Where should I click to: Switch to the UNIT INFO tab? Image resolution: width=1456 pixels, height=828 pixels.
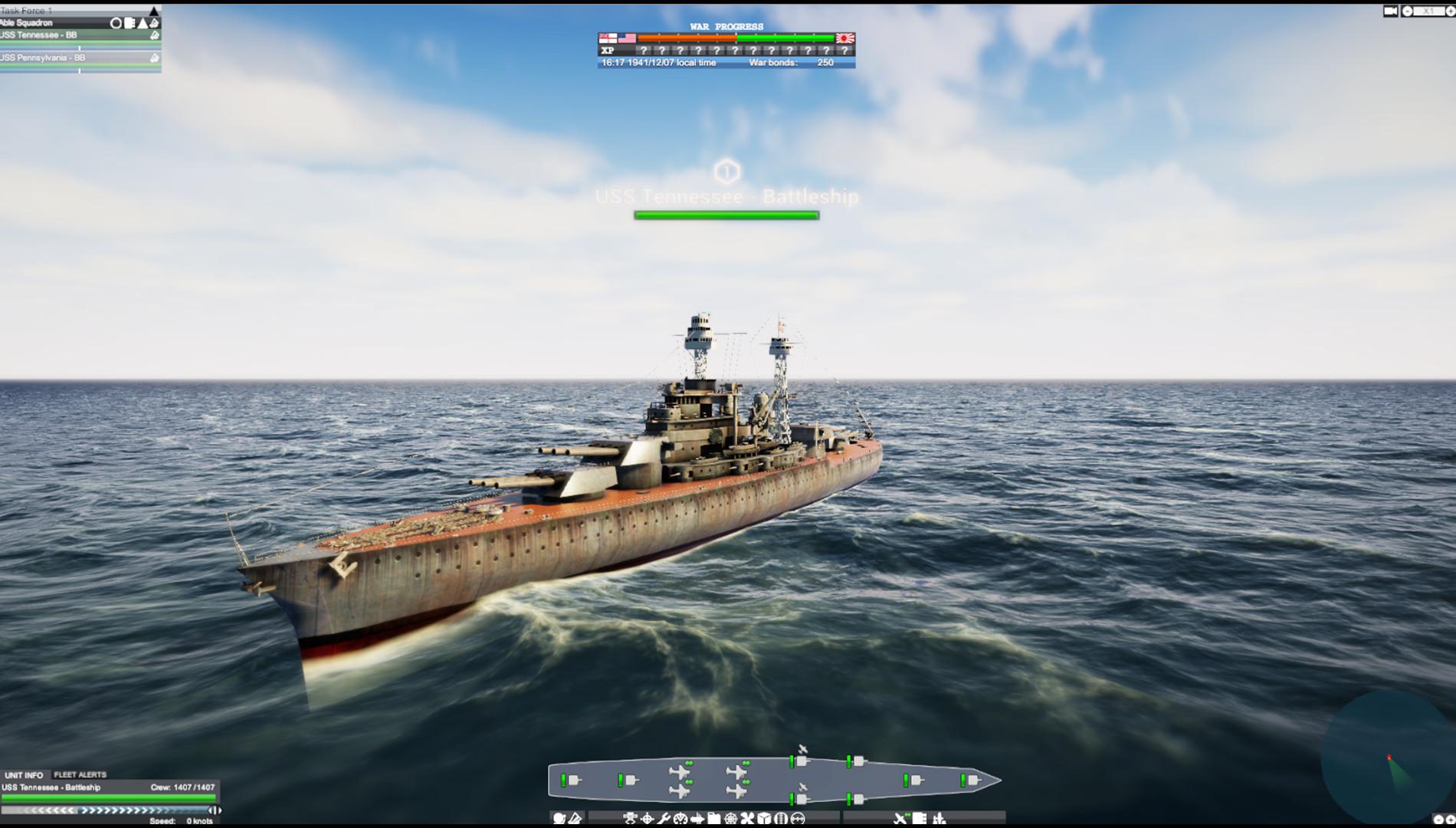23,774
